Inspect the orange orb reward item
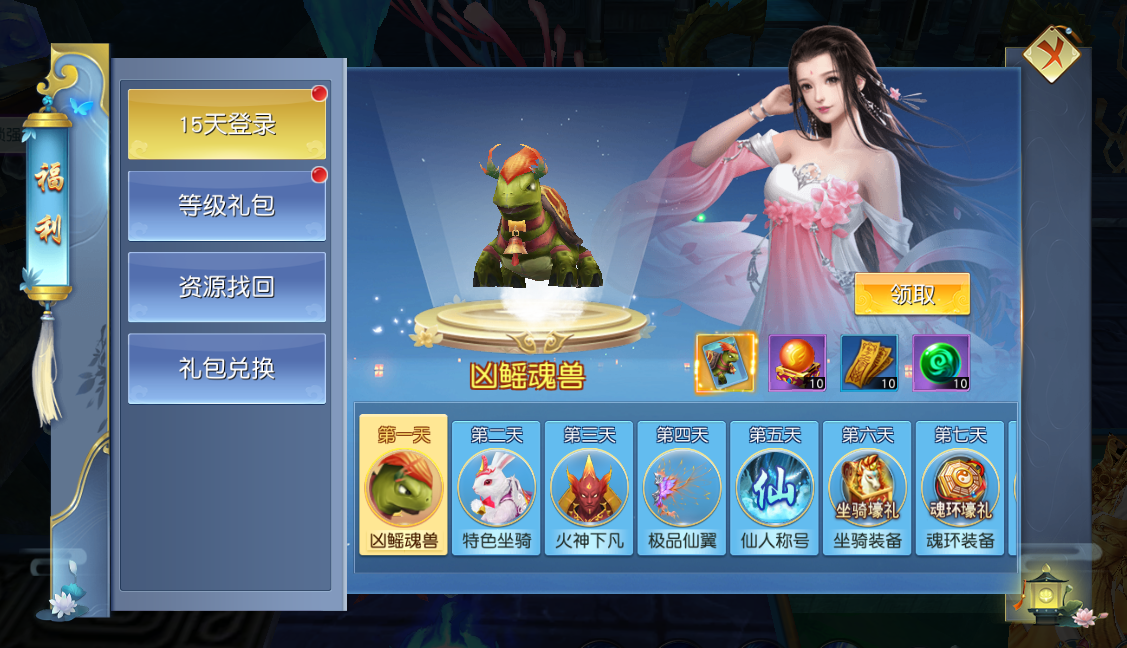 point(797,363)
